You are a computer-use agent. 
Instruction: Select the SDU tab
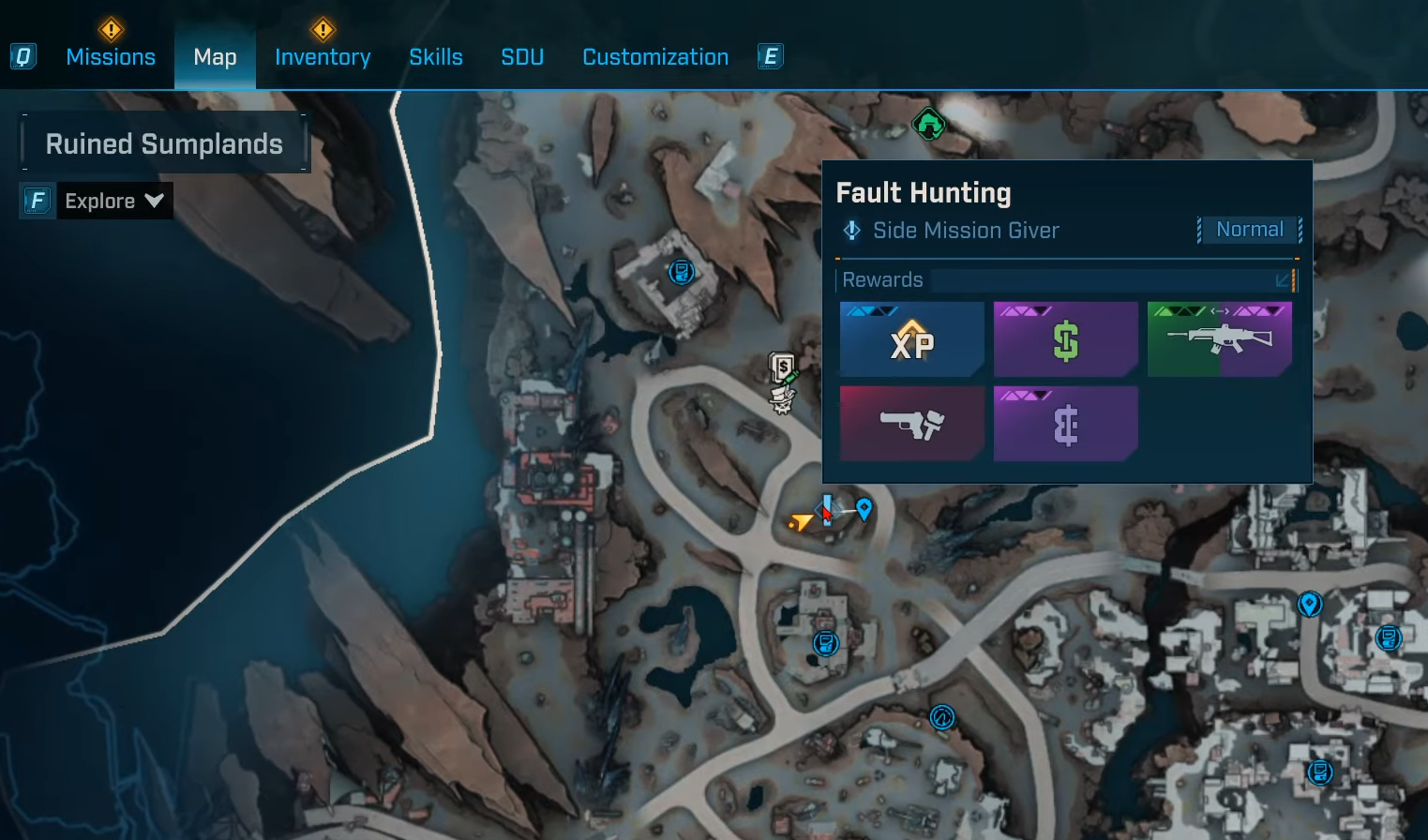click(x=522, y=57)
